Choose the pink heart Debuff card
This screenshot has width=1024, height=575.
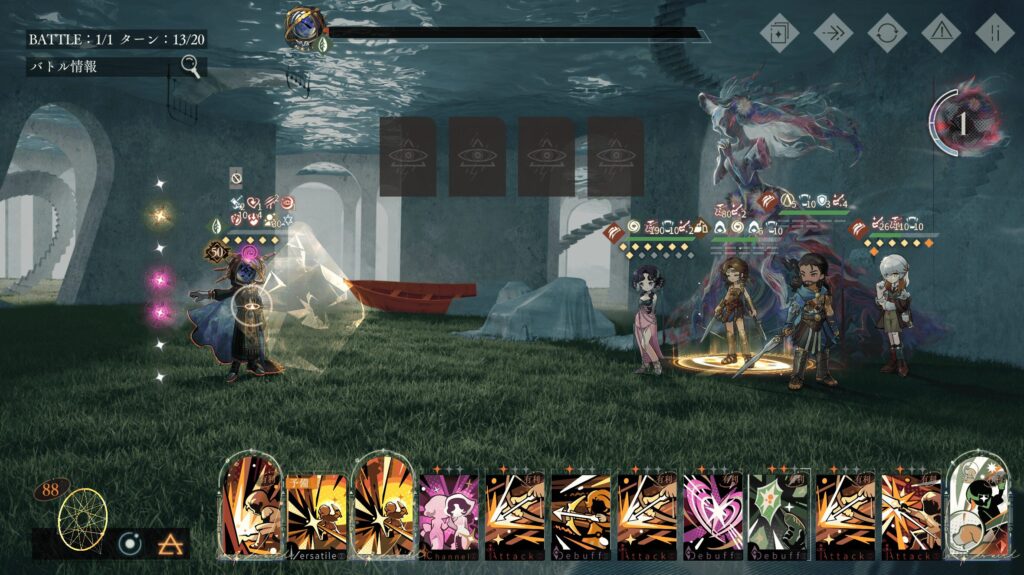click(713, 514)
